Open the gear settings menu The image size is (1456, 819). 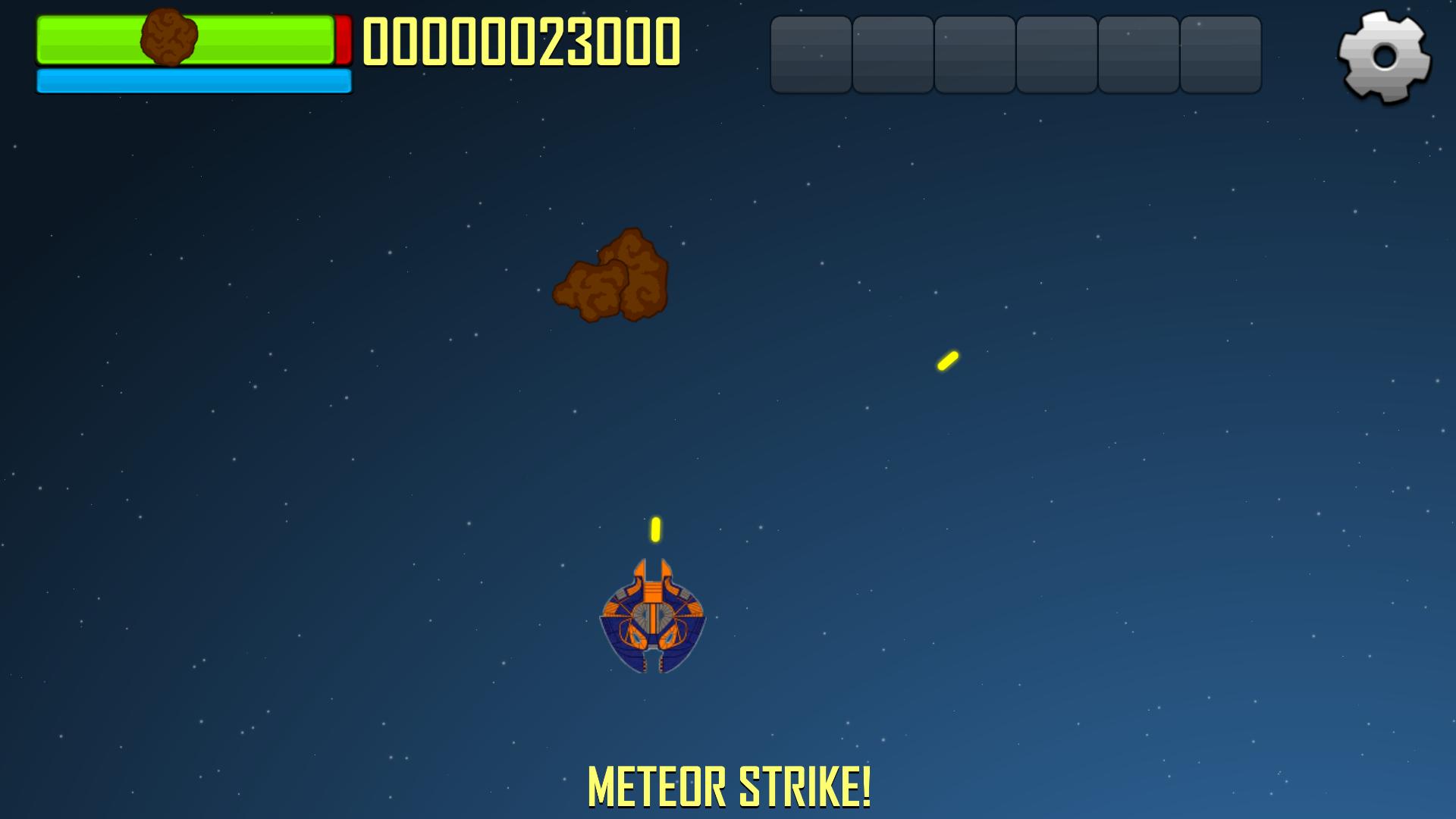coord(1384,56)
